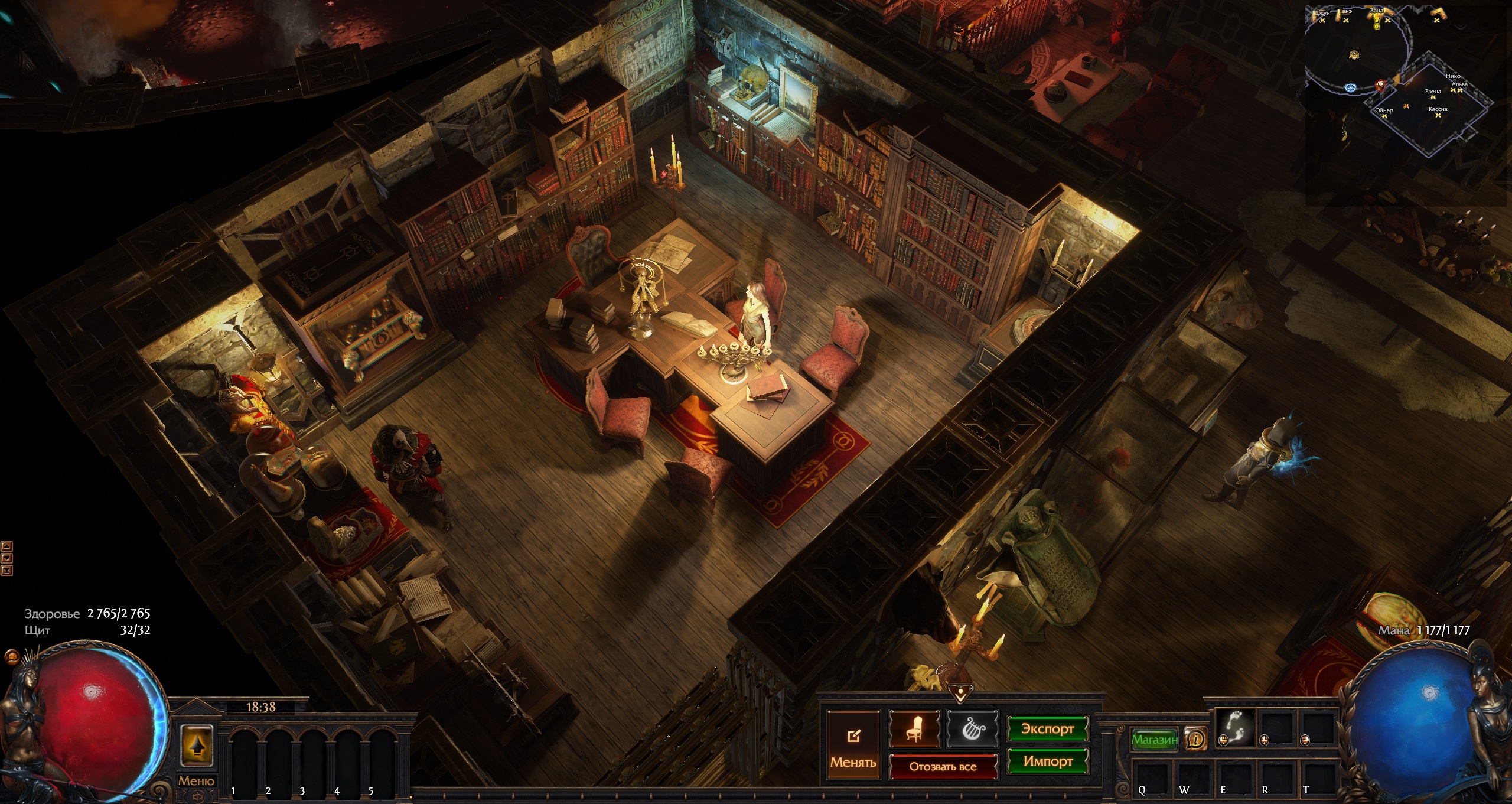1512x804 pixels.
Task: Open the orange info speech-bubble icon
Action: [1196, 739]
